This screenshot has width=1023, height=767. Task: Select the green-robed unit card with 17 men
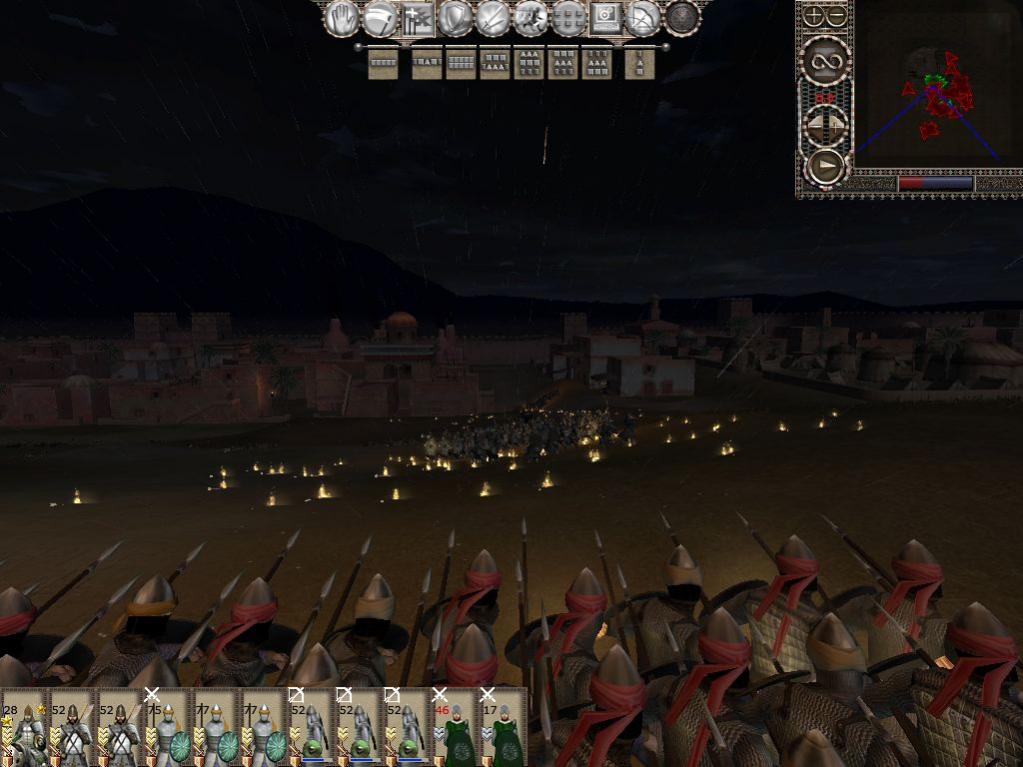[504, 727]
